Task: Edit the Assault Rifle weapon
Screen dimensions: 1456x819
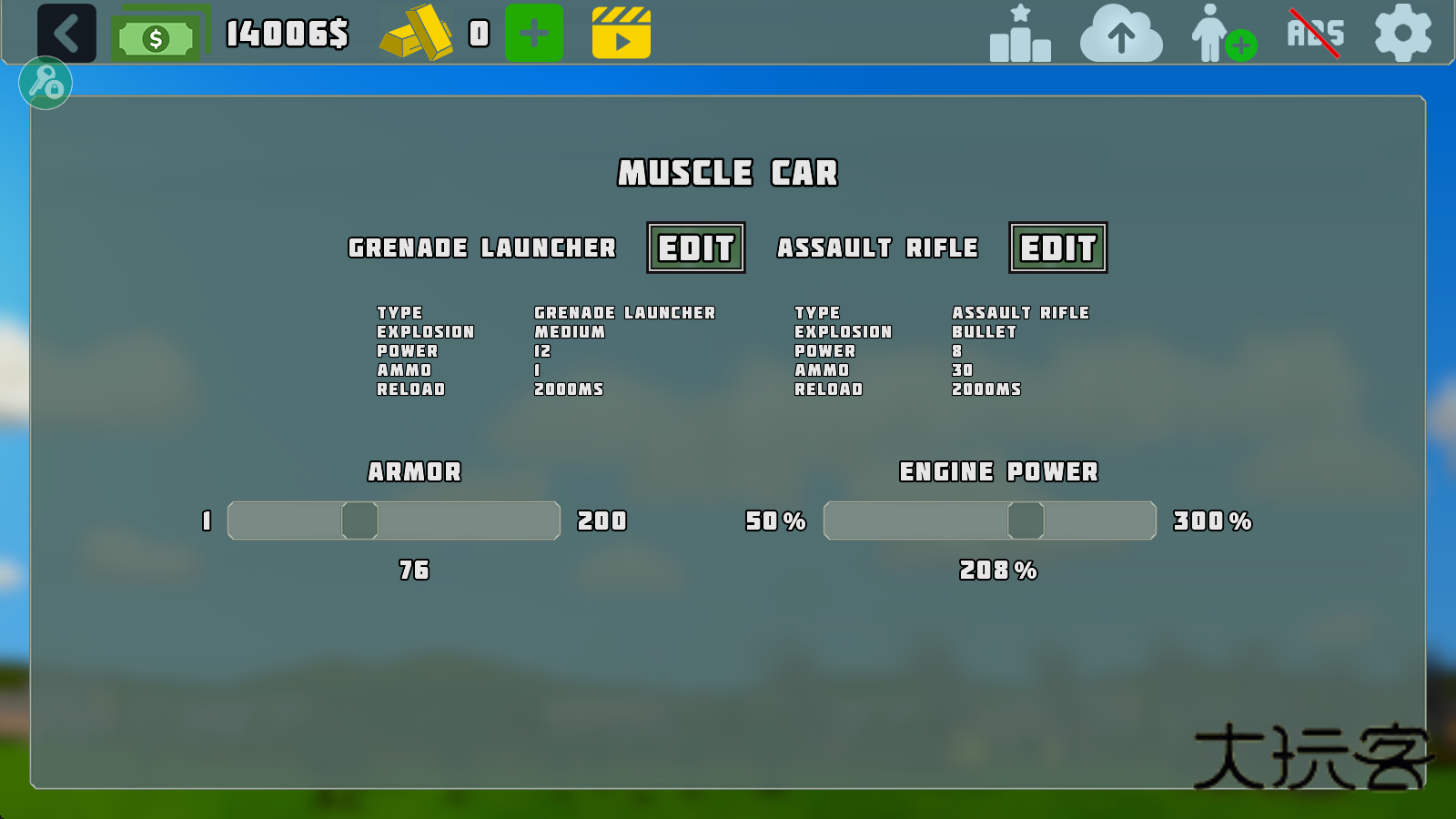Action: coord(1058,248)
